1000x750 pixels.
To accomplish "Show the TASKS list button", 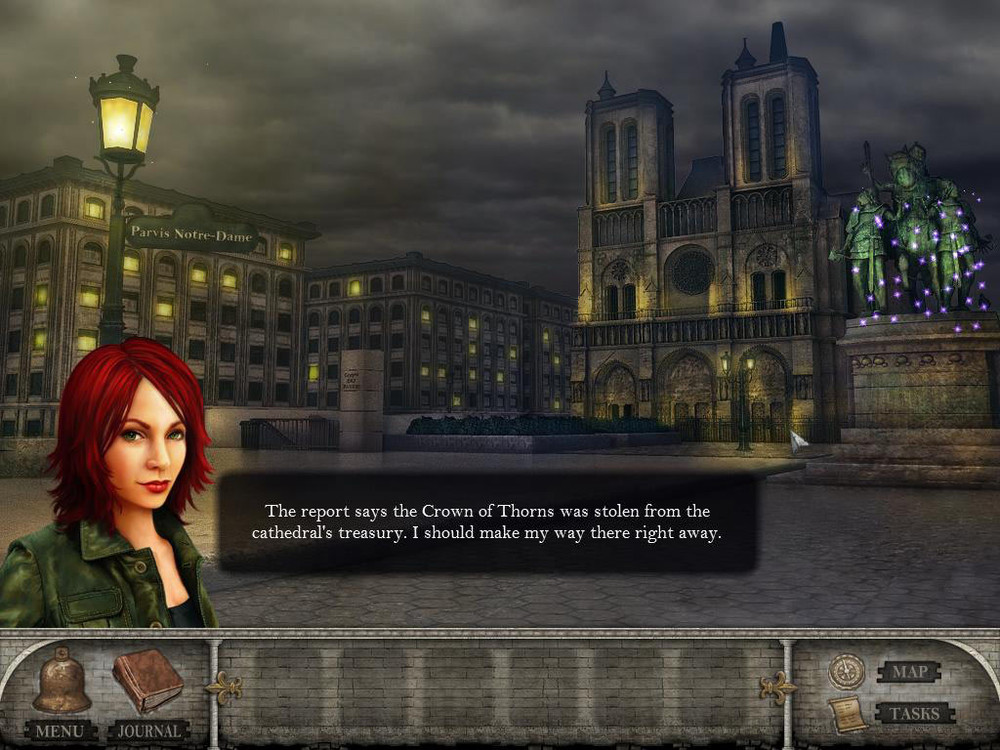I will click(914, 713).
